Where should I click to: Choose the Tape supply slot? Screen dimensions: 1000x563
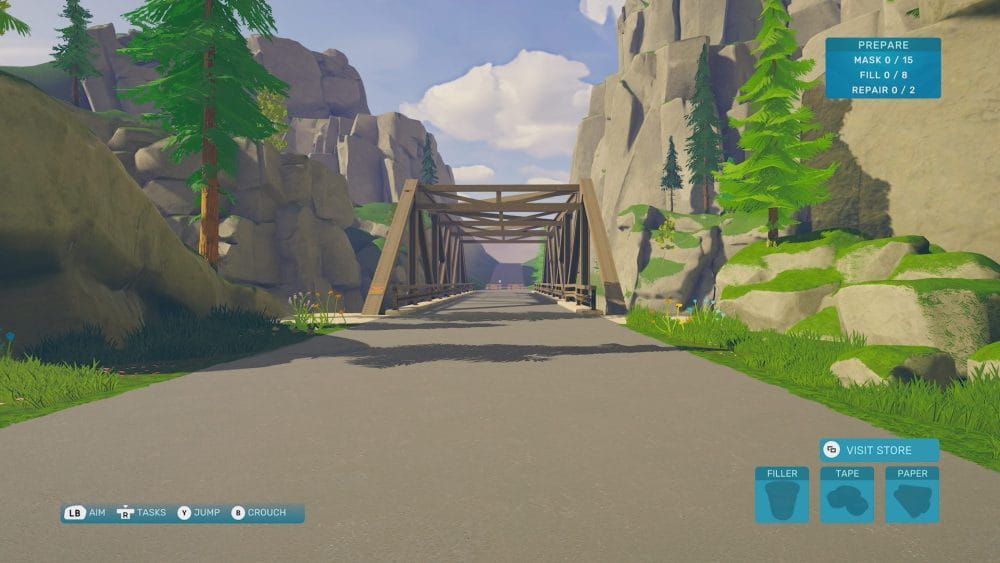click(x=847, y=495)
